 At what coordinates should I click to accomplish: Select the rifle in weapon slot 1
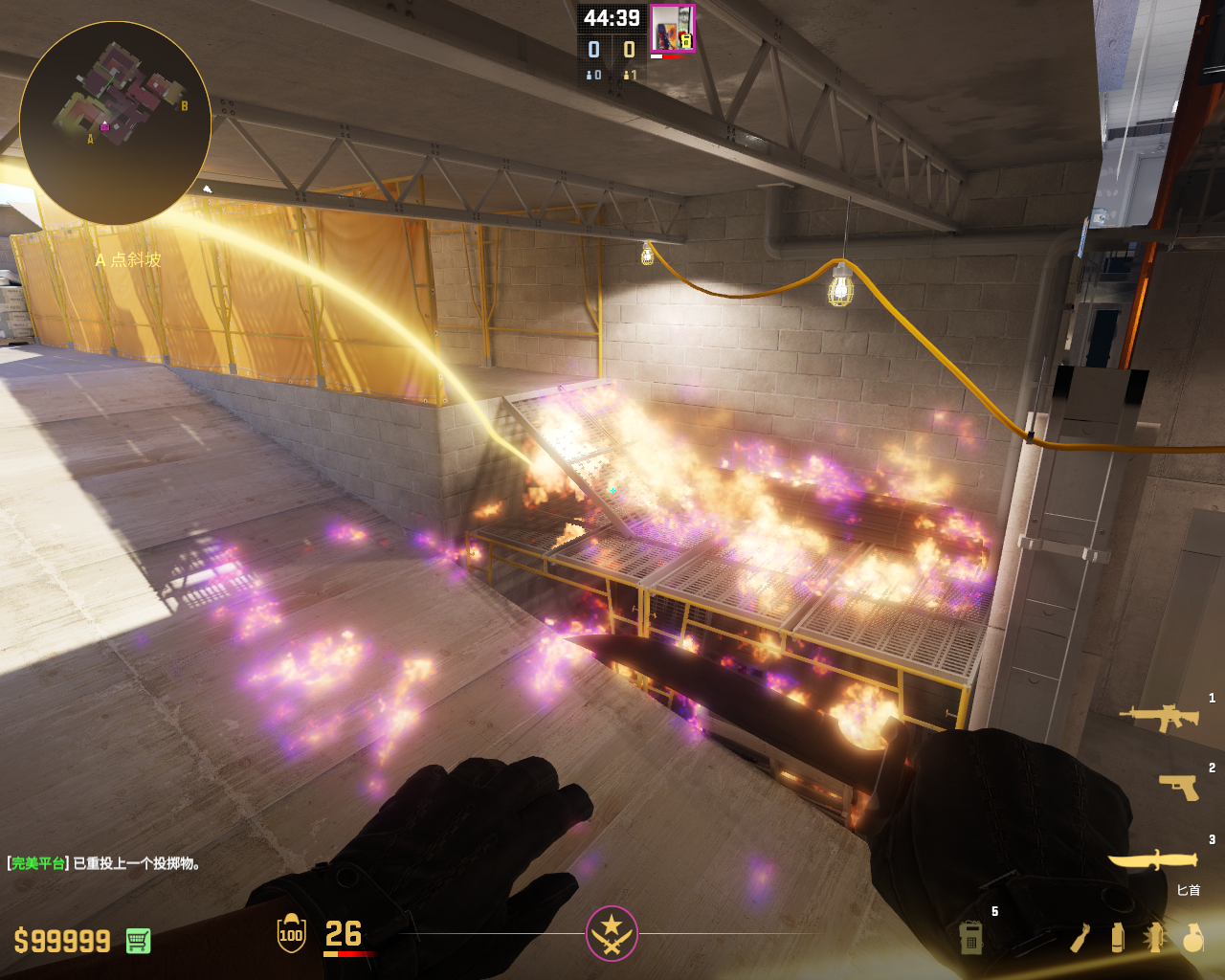click(1160, 716)
